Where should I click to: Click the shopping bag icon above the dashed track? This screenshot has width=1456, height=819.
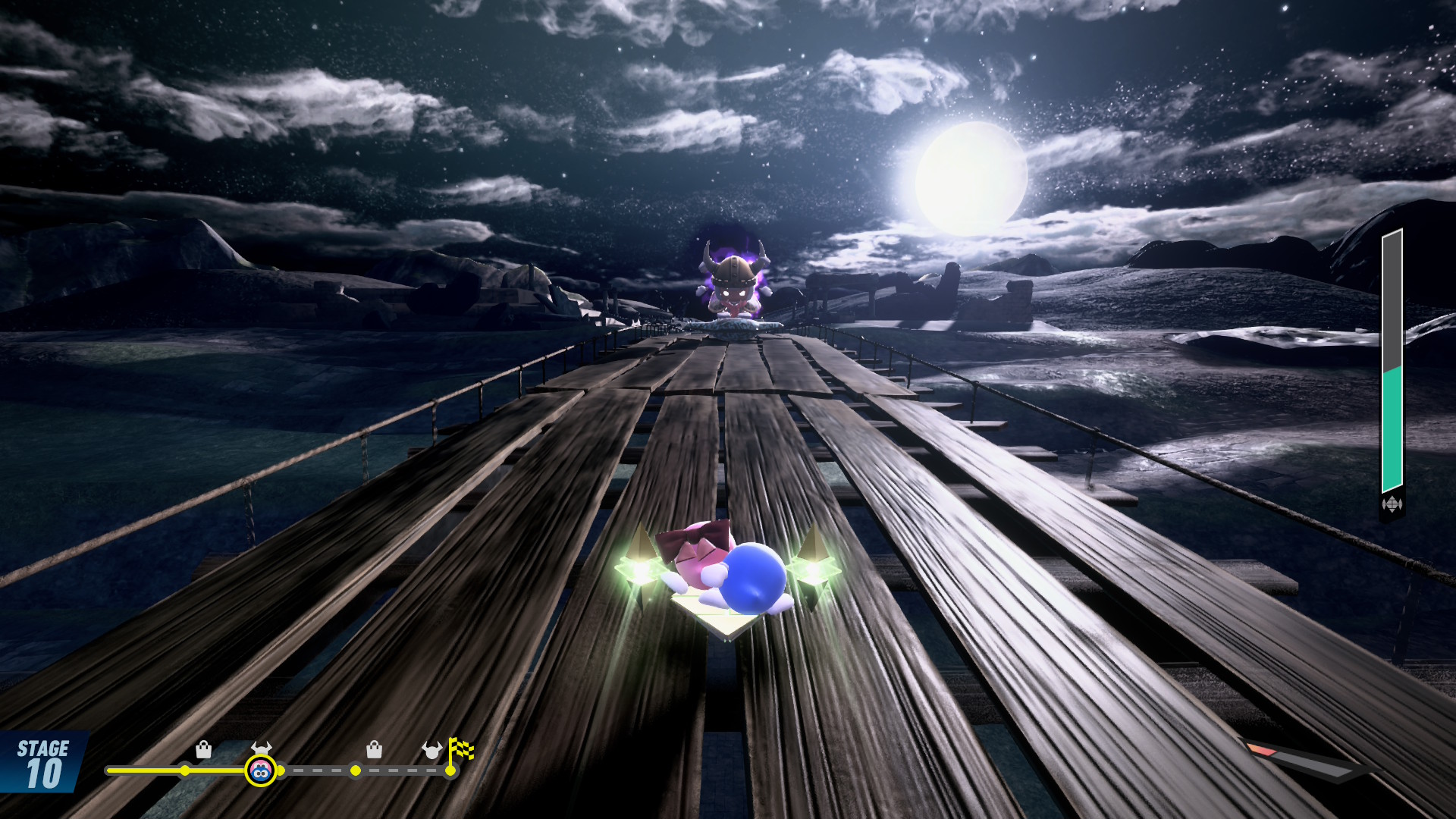coord(374,749)
